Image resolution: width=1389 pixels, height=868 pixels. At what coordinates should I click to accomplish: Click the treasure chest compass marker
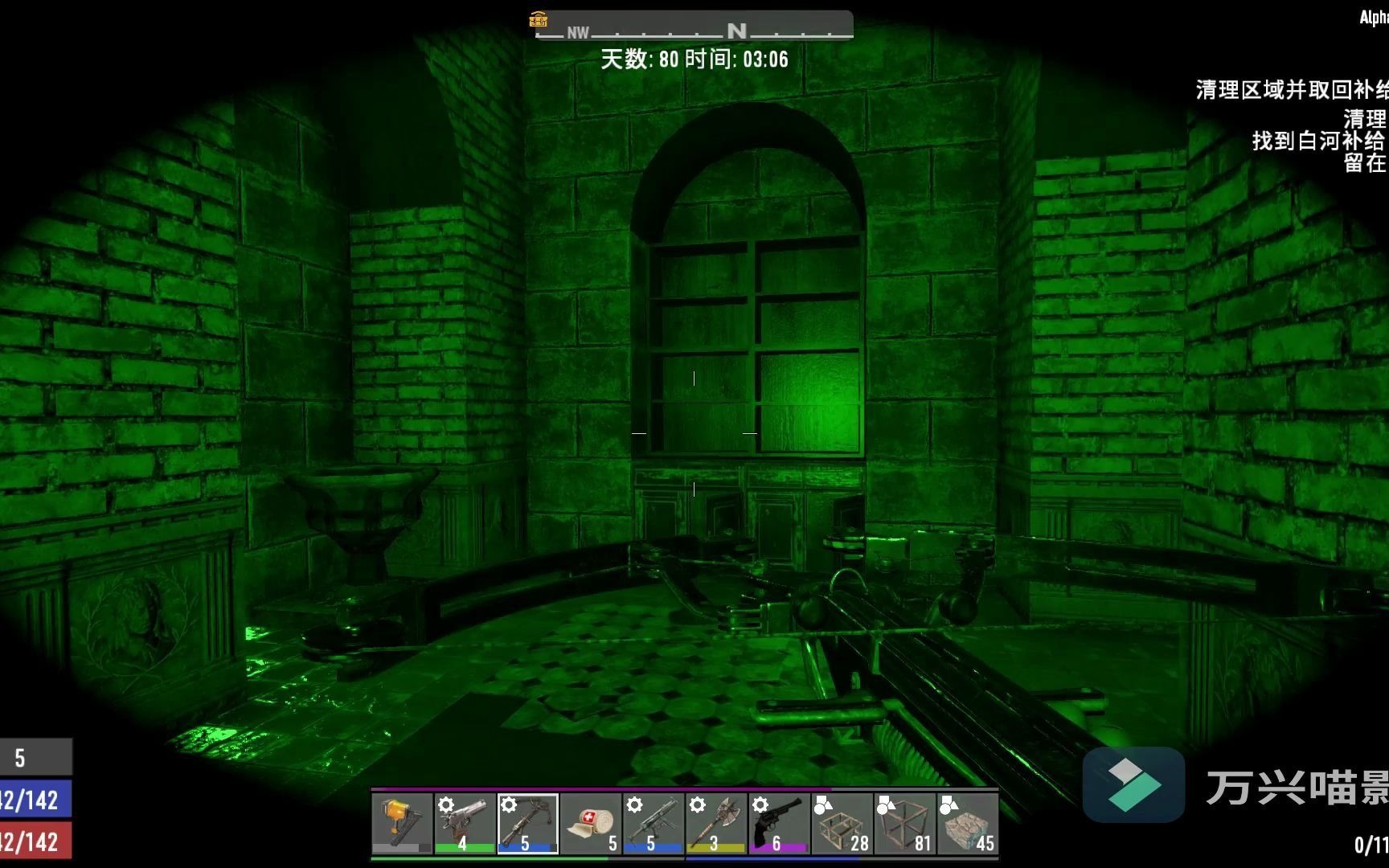(x=539, y=19)
